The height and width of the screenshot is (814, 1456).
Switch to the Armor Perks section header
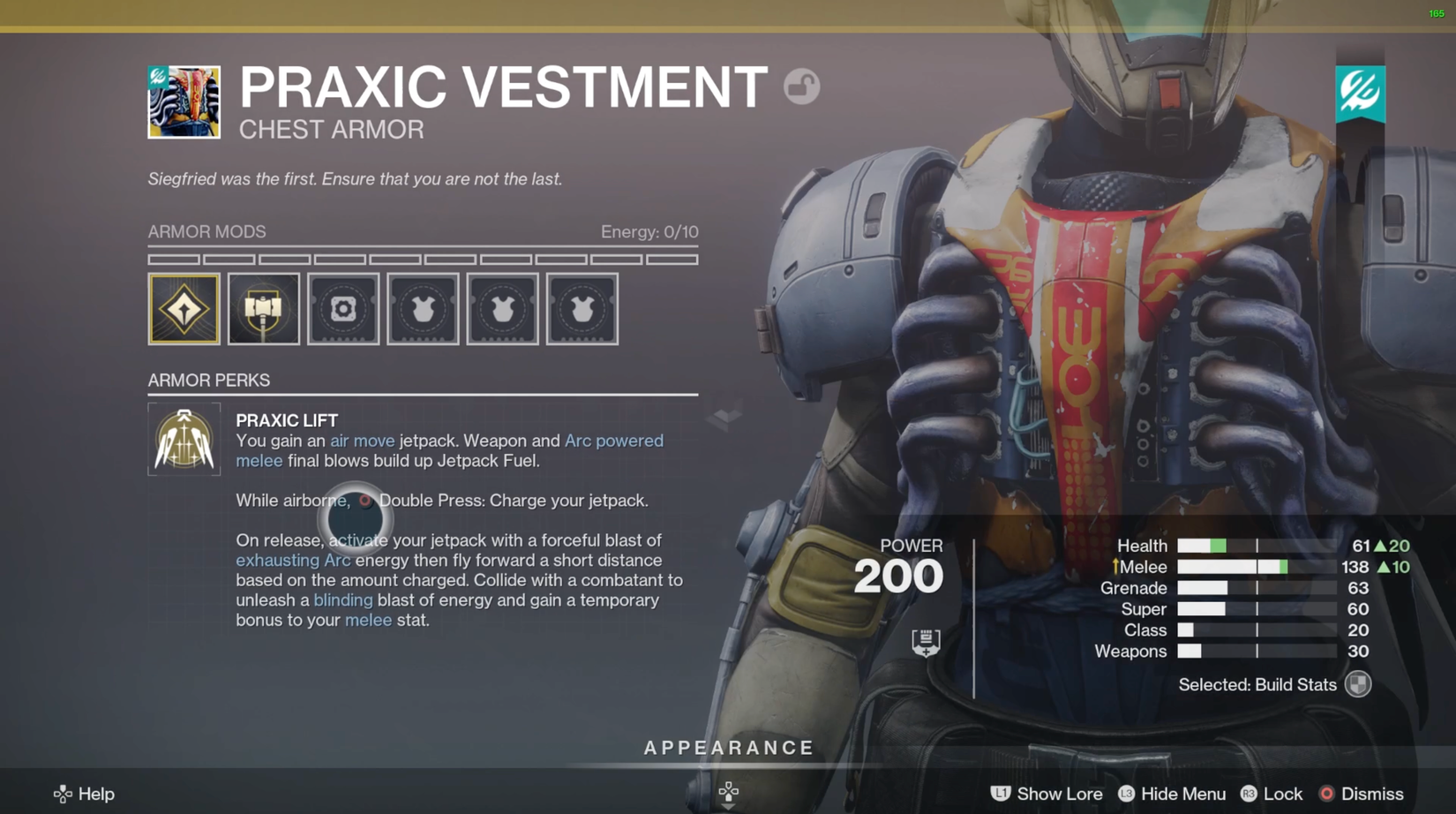tap(208, 381)
